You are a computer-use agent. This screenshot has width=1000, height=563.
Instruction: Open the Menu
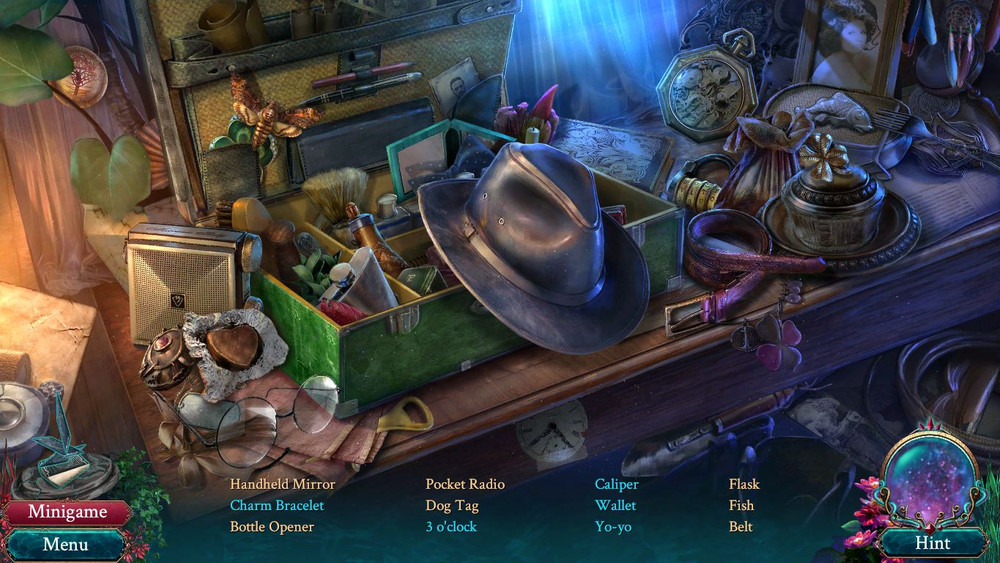pyautogui.click(x=66, y=545)
